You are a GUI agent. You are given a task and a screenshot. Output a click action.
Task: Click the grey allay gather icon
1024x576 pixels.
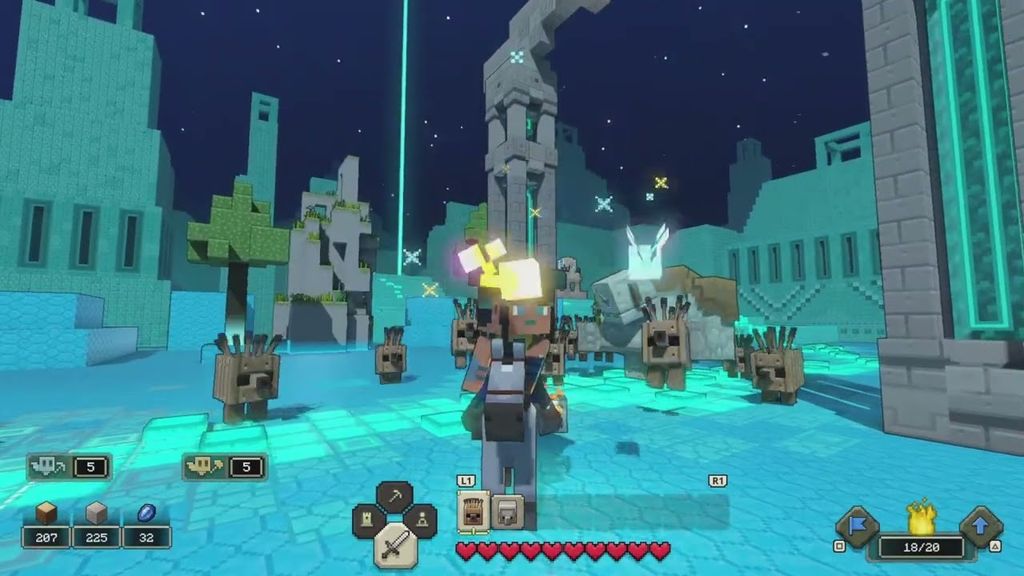coord(50,466)
